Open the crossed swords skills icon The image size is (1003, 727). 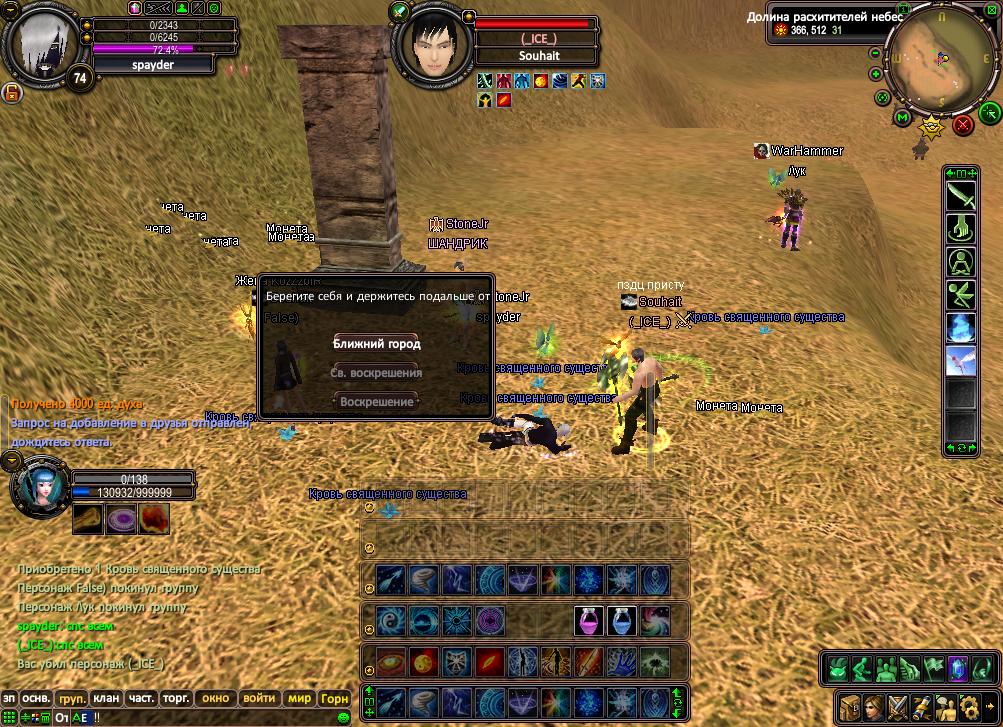tap(897, 705)
